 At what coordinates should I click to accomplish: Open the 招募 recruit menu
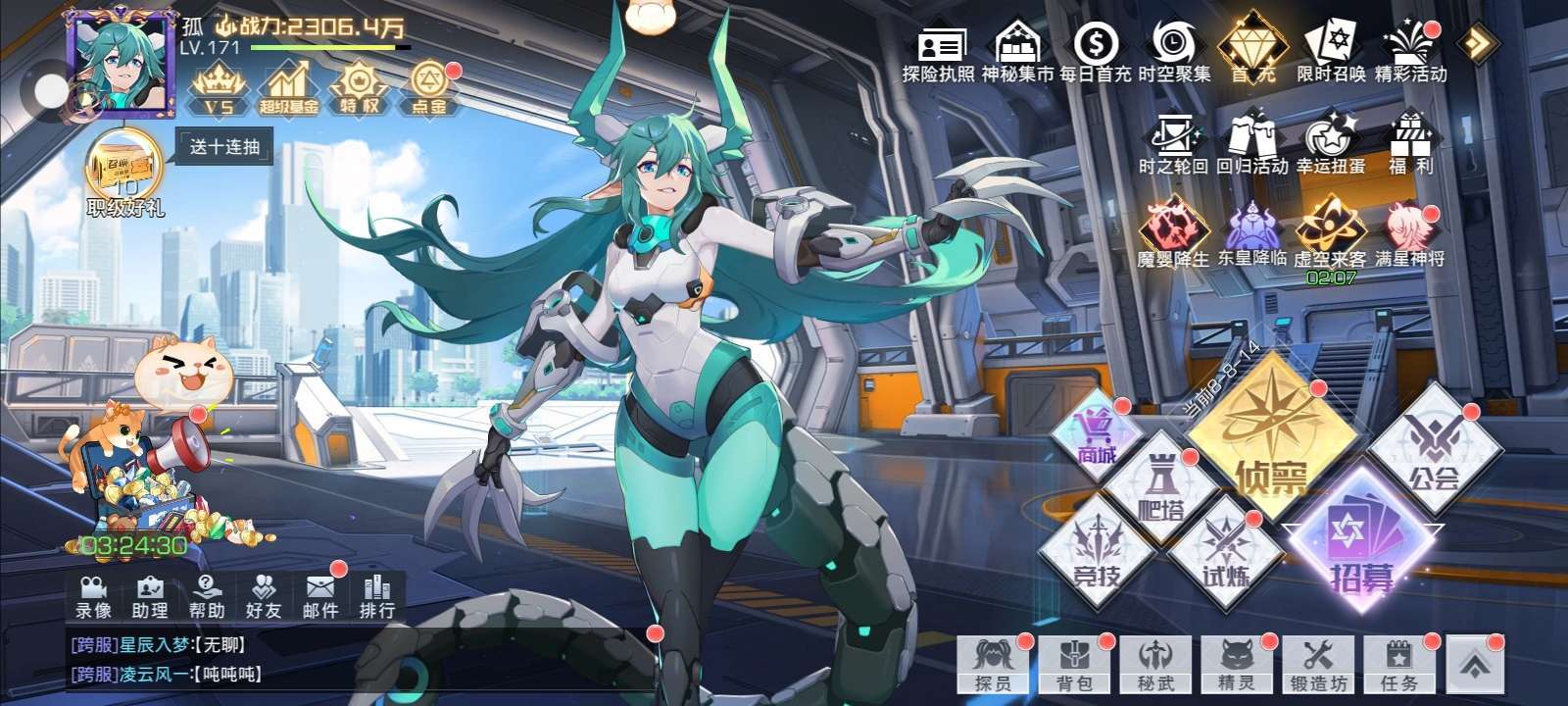coord(1362,544)
